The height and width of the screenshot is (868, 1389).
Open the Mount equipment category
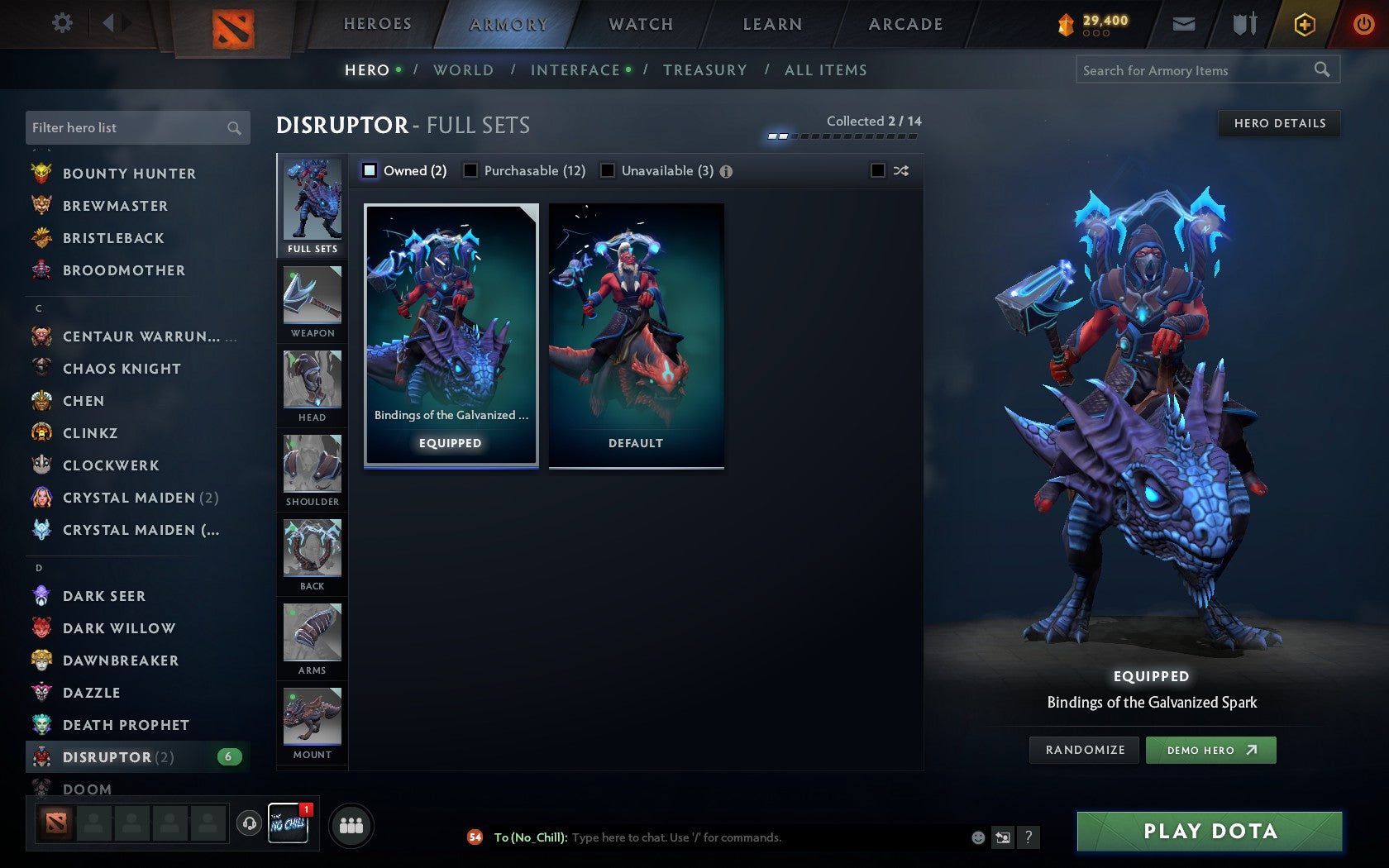312,721
